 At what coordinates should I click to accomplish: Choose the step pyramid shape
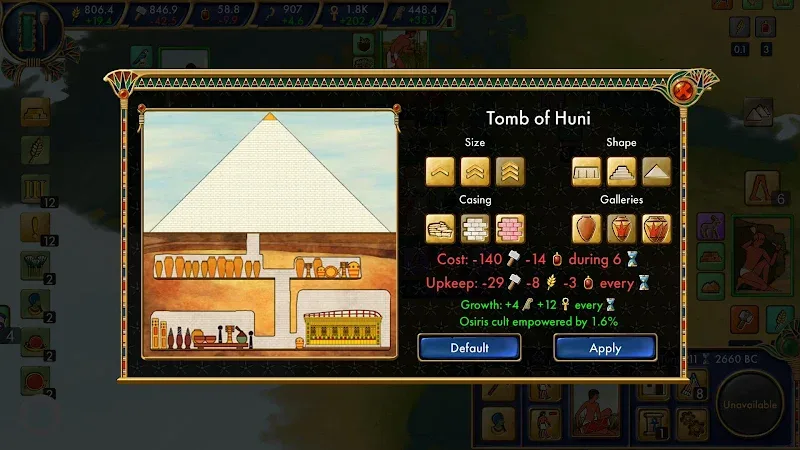coord(621,172)
